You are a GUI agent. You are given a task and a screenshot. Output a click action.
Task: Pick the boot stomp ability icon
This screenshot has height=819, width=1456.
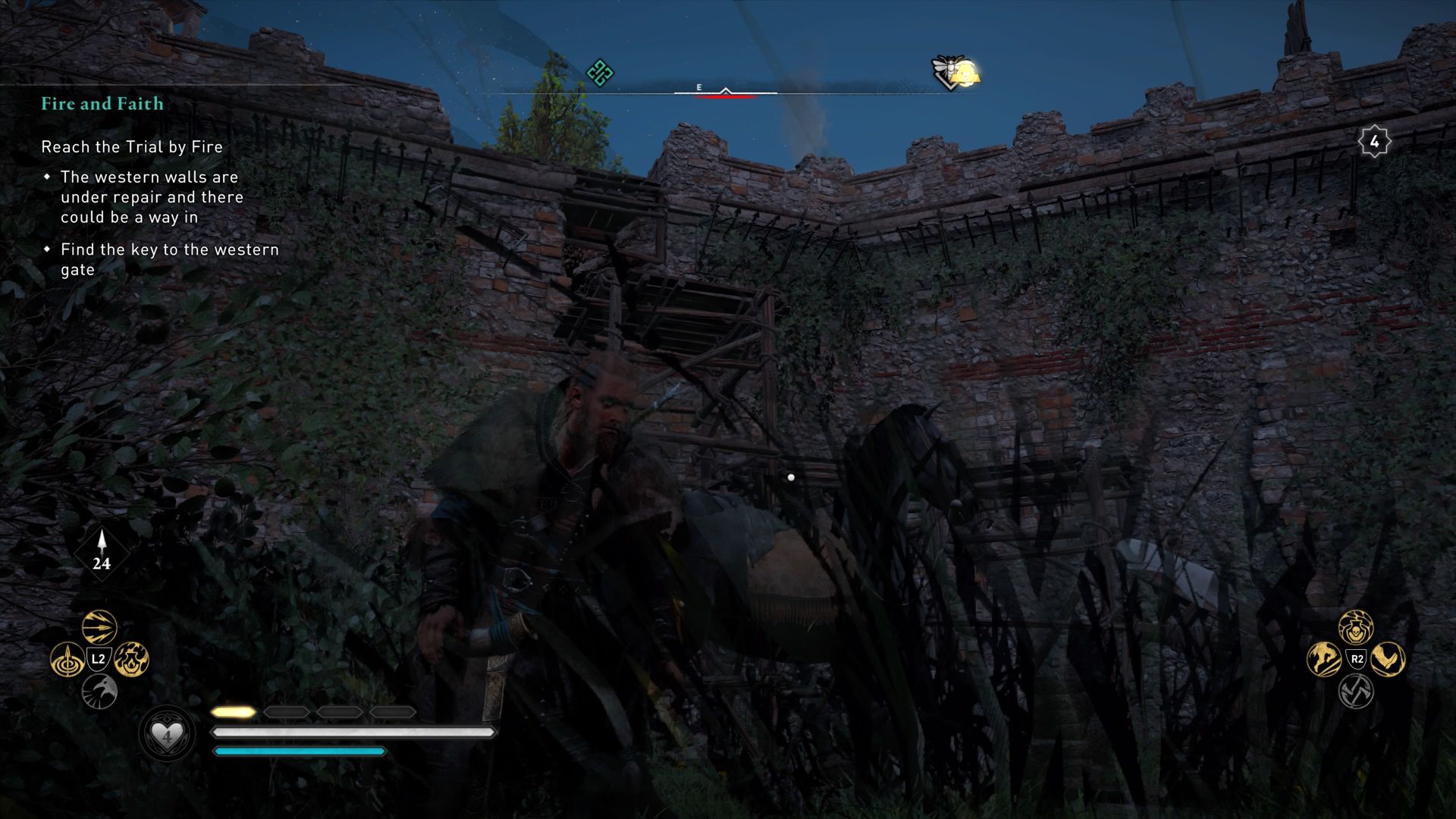coord(1388,659)
